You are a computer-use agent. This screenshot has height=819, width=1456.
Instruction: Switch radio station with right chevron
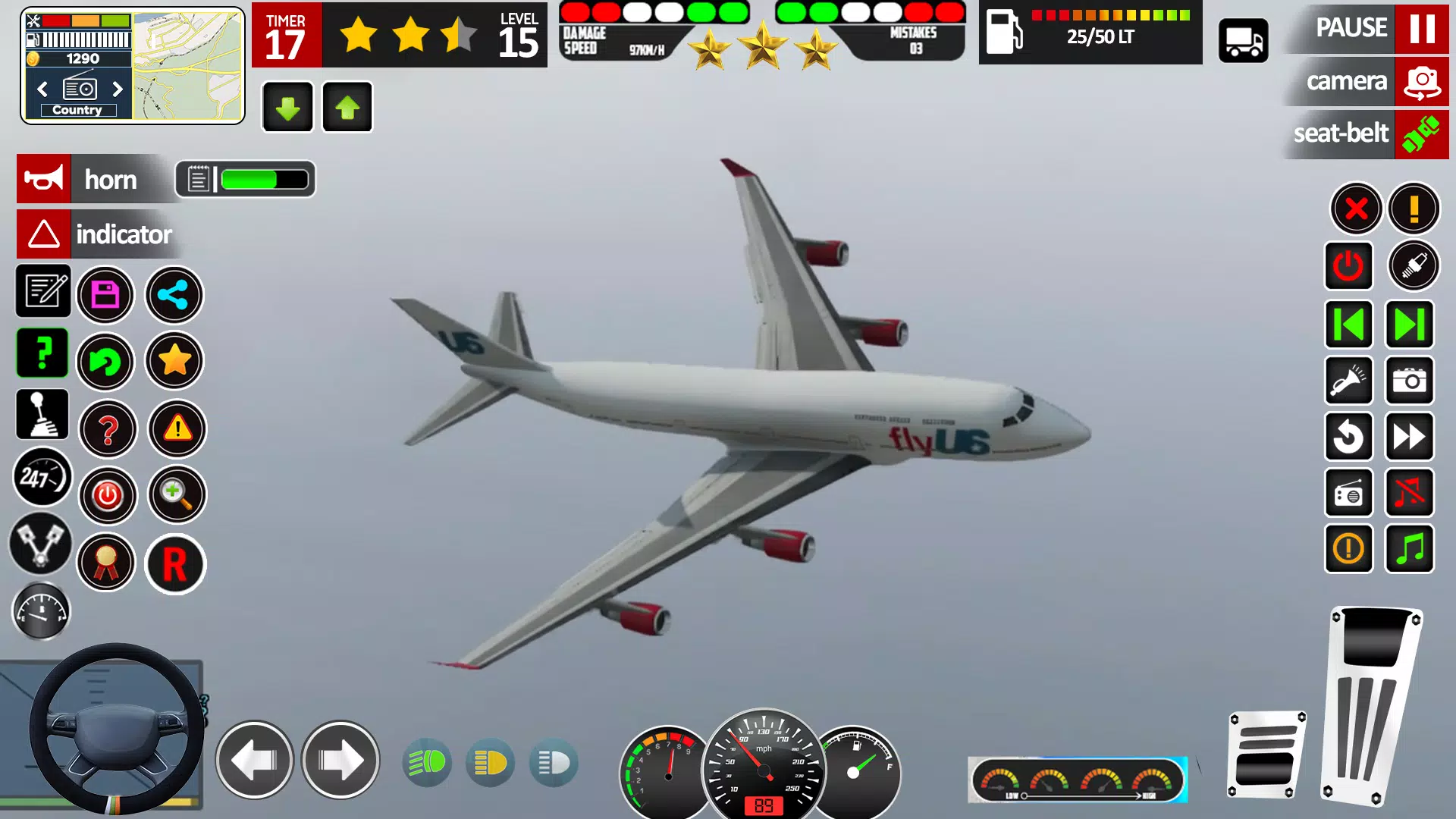[x=118, y=89]
